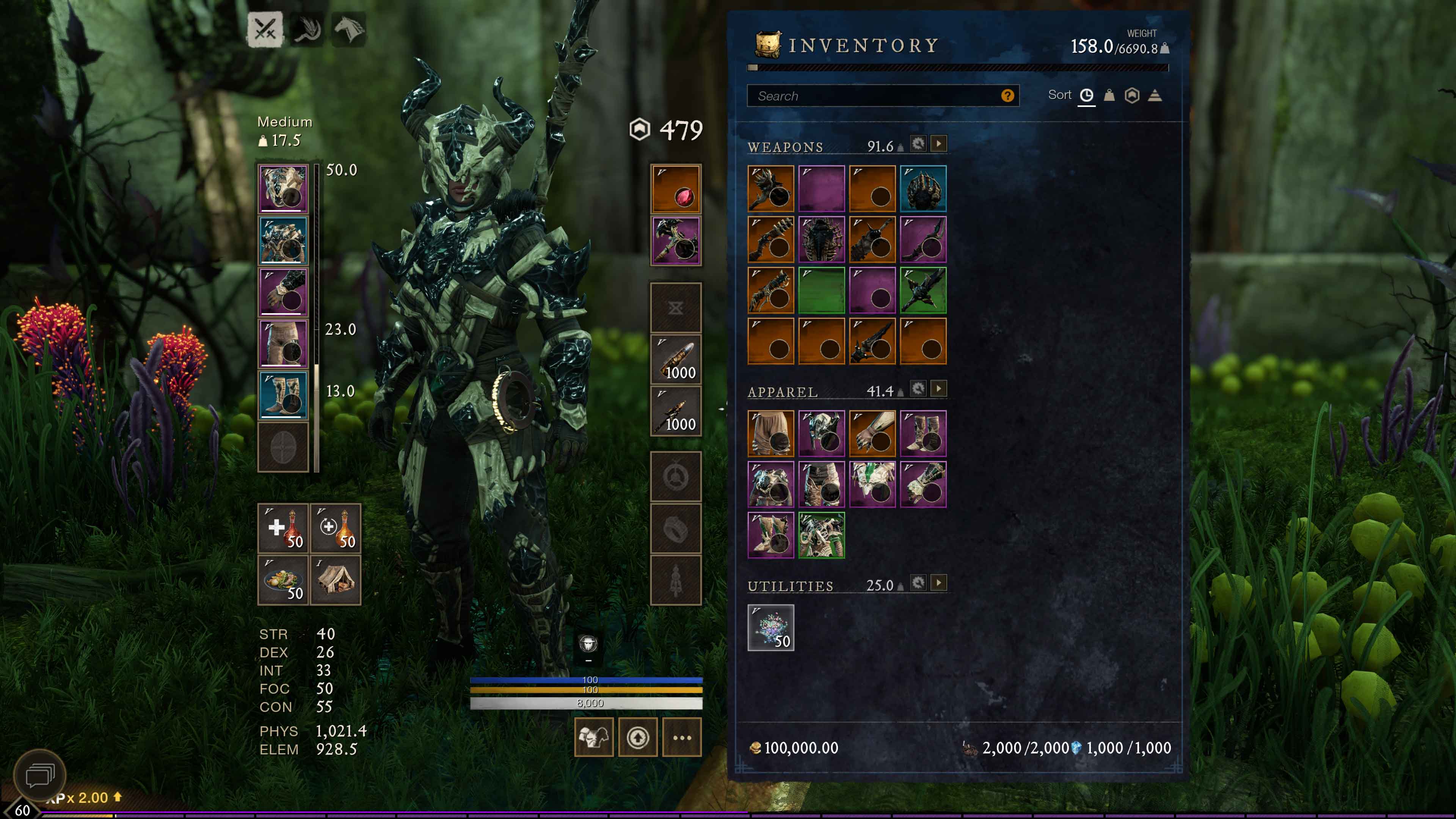1456x819 pixels.
Task: Select the equipped boots slot
Action: [283, 395]
